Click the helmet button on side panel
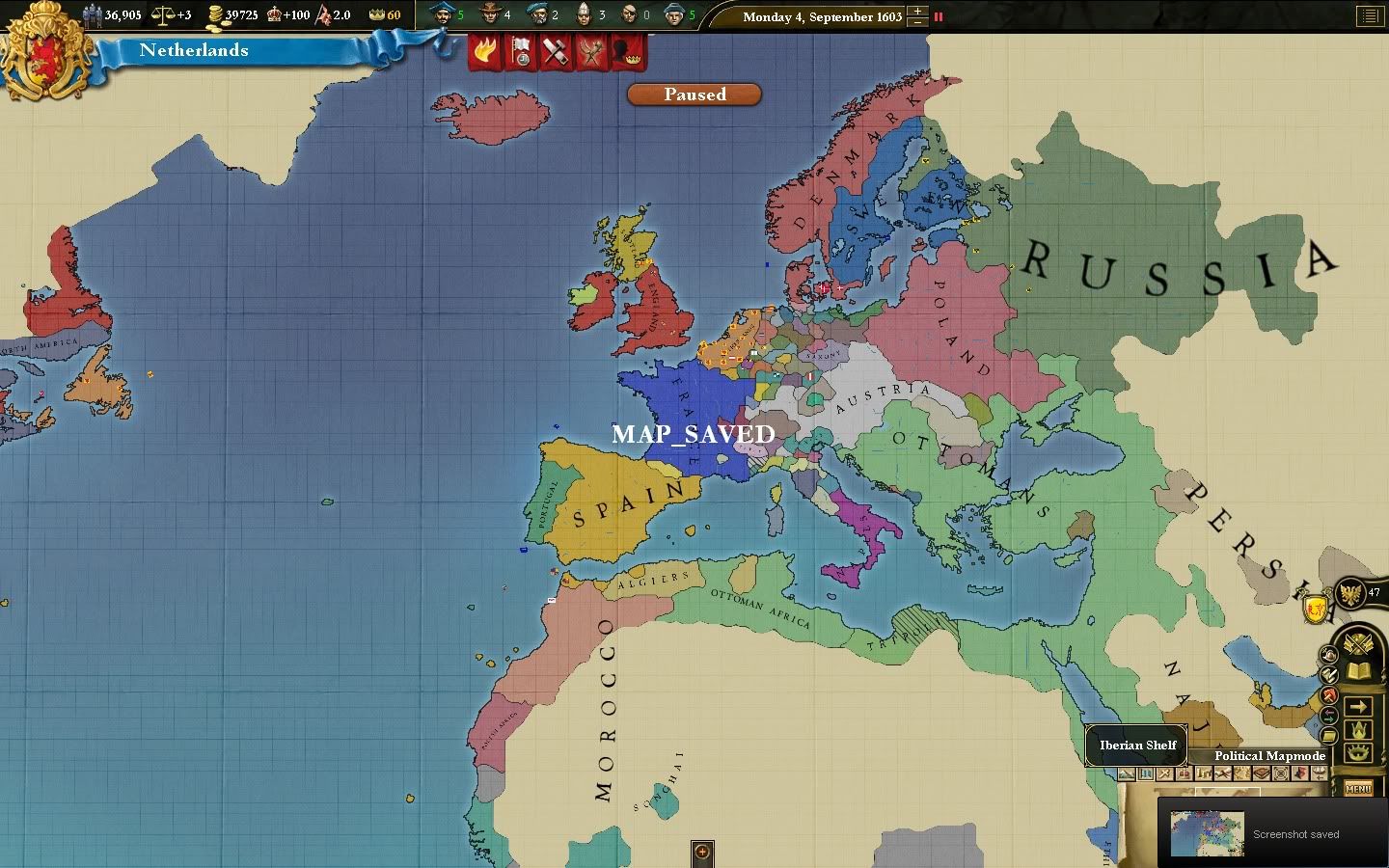This screenshot has height=868, width=1389. coord(1328,655)
